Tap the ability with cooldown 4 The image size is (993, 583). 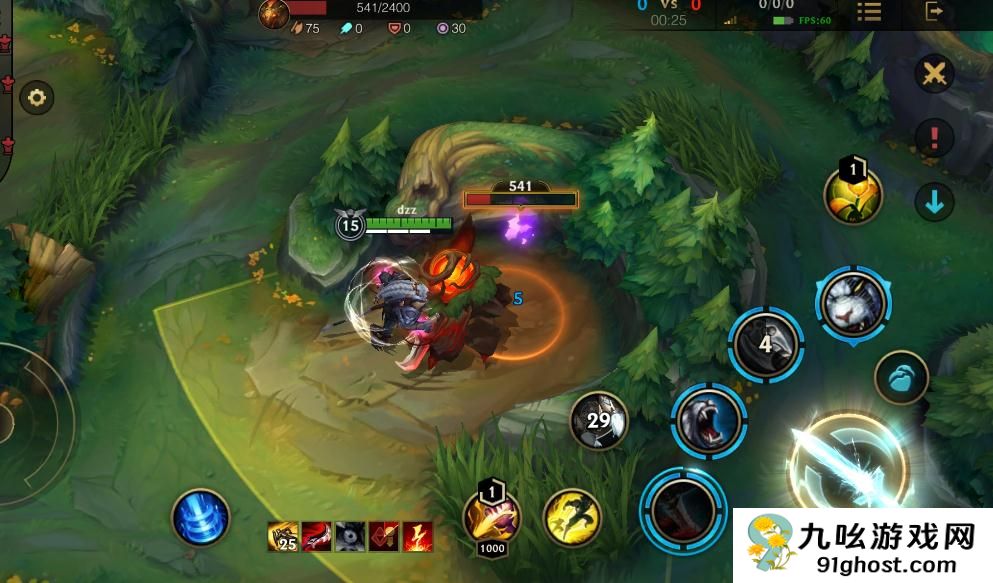(x=765, y=344)
